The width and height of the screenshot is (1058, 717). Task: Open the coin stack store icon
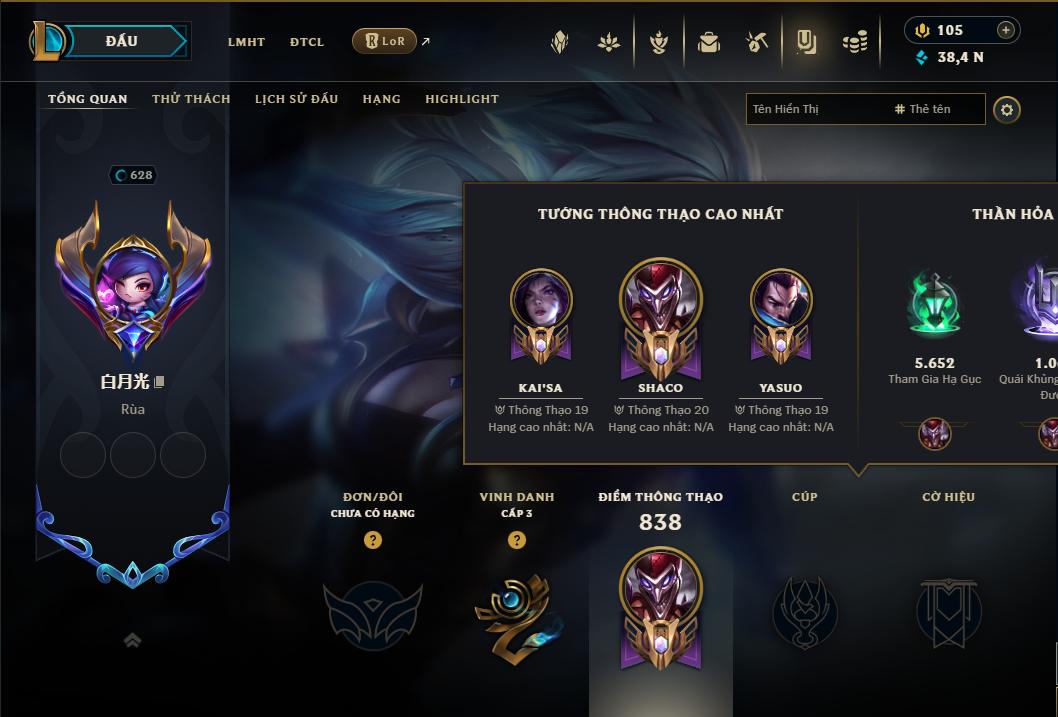[x=854, y=42]
